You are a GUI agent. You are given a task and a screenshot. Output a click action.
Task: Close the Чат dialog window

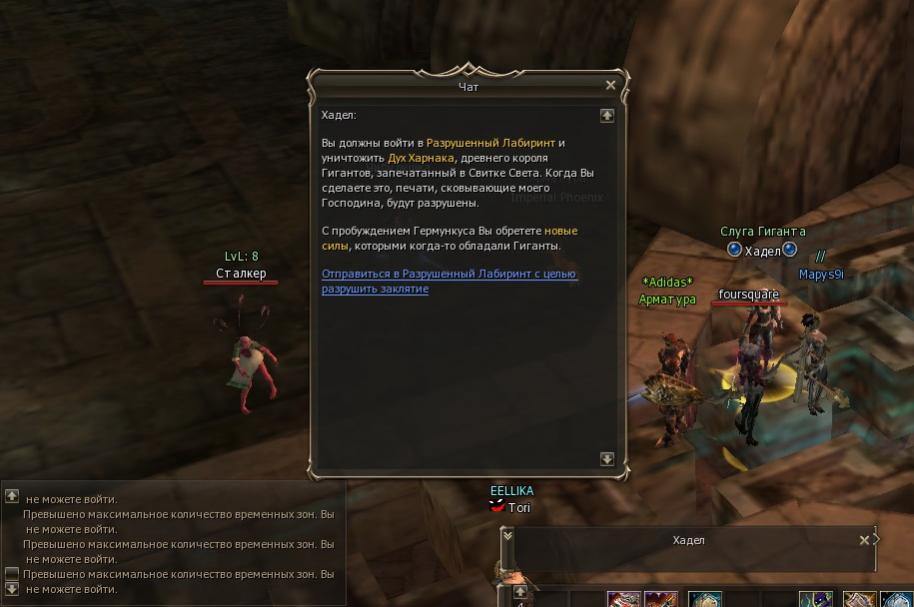click(610, 86)
